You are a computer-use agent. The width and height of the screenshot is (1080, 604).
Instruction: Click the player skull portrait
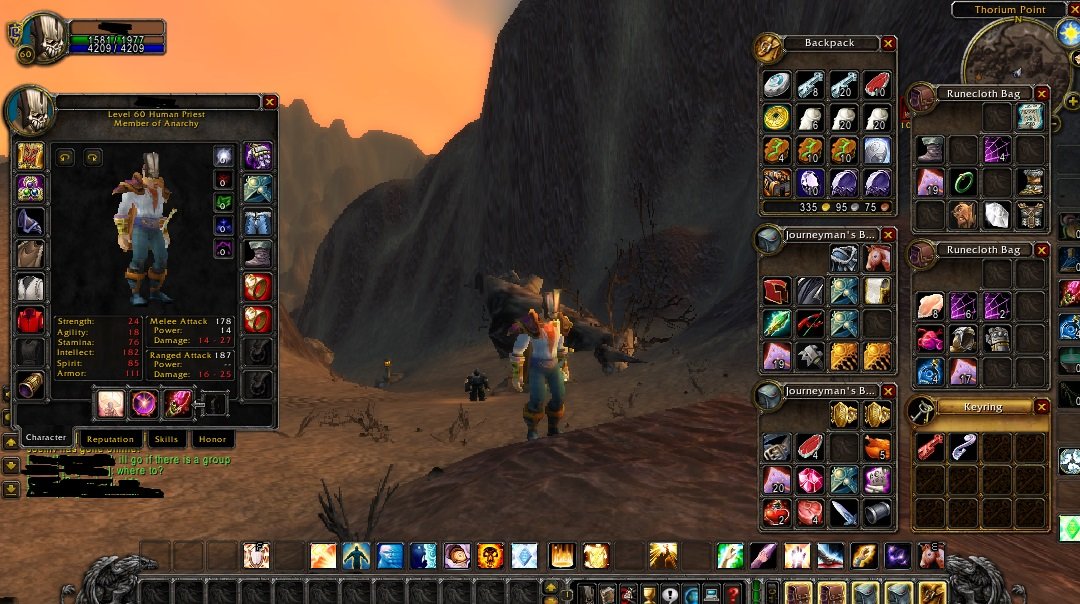coord(42,35)
